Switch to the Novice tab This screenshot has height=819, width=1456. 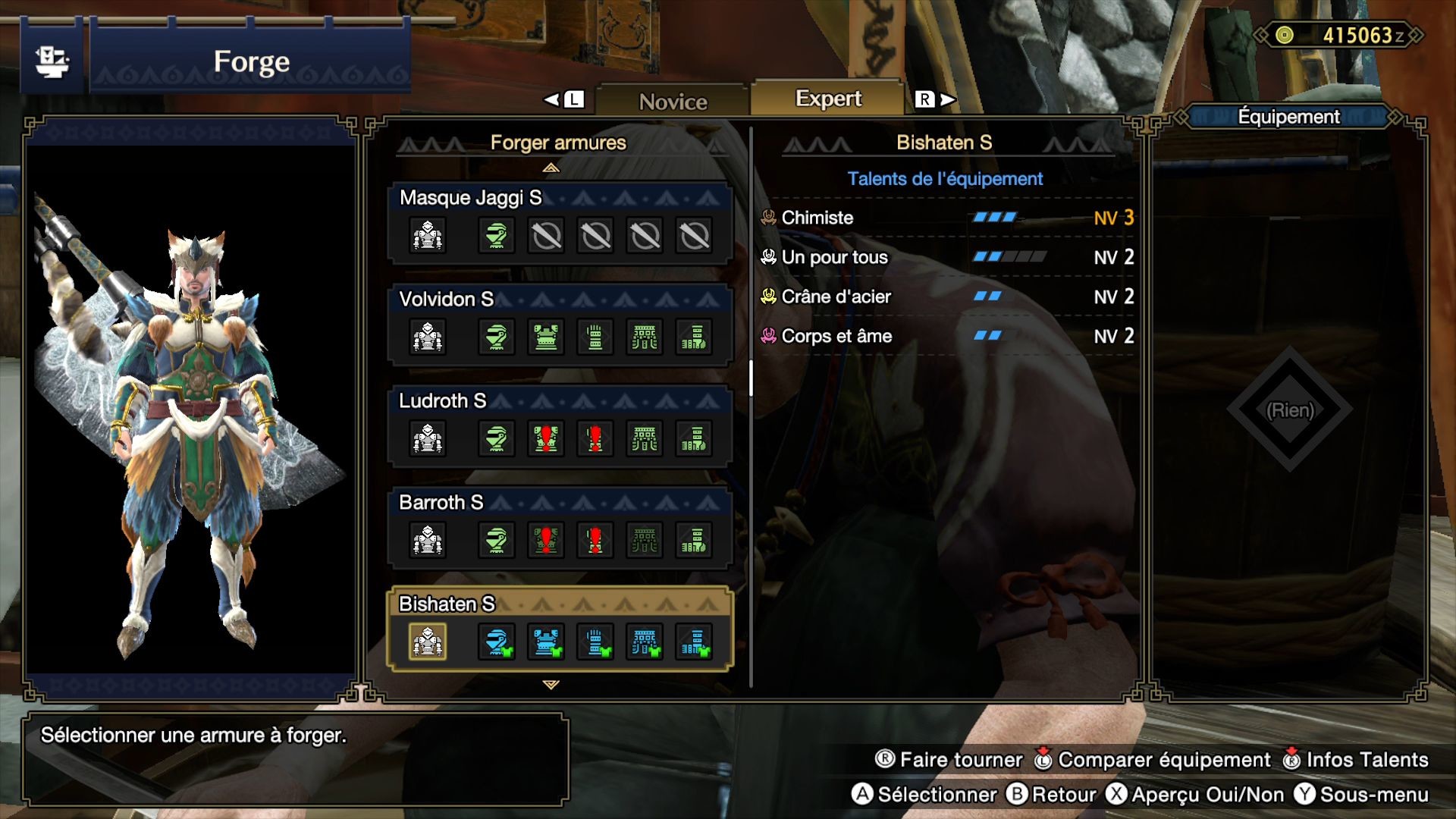(673, 100)
